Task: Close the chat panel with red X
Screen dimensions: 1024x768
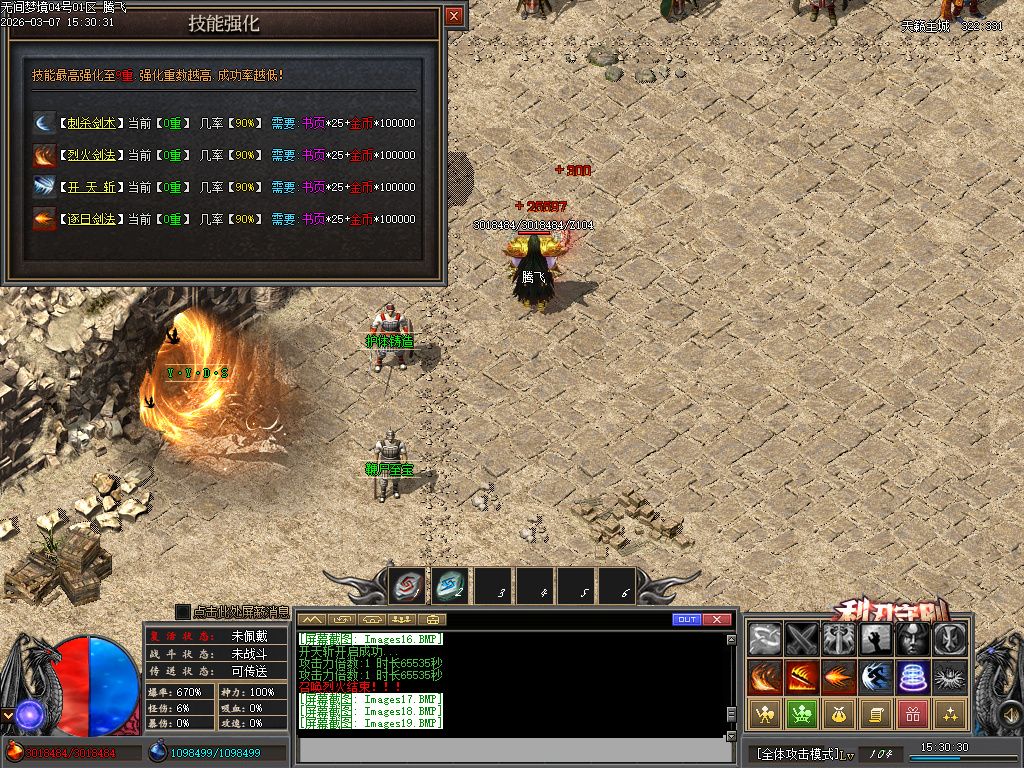Action: [x=716, y=620]
